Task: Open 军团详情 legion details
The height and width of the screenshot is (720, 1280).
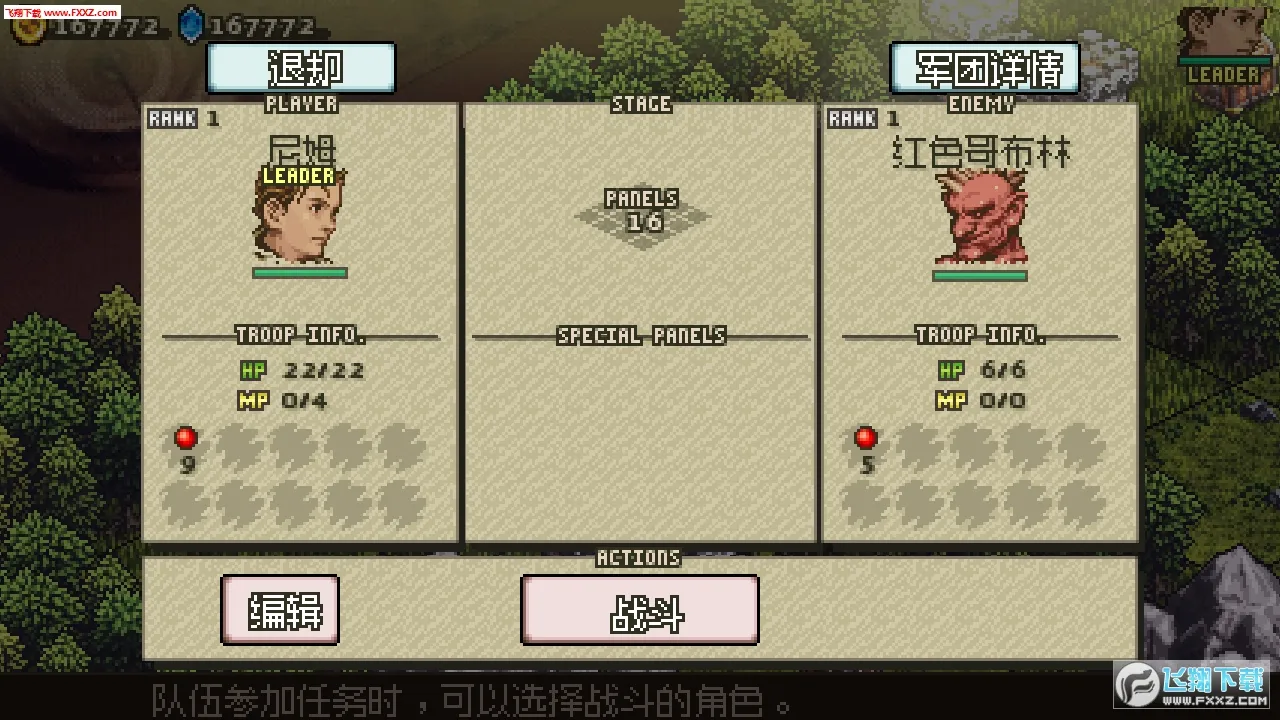Action: (984, 68)
